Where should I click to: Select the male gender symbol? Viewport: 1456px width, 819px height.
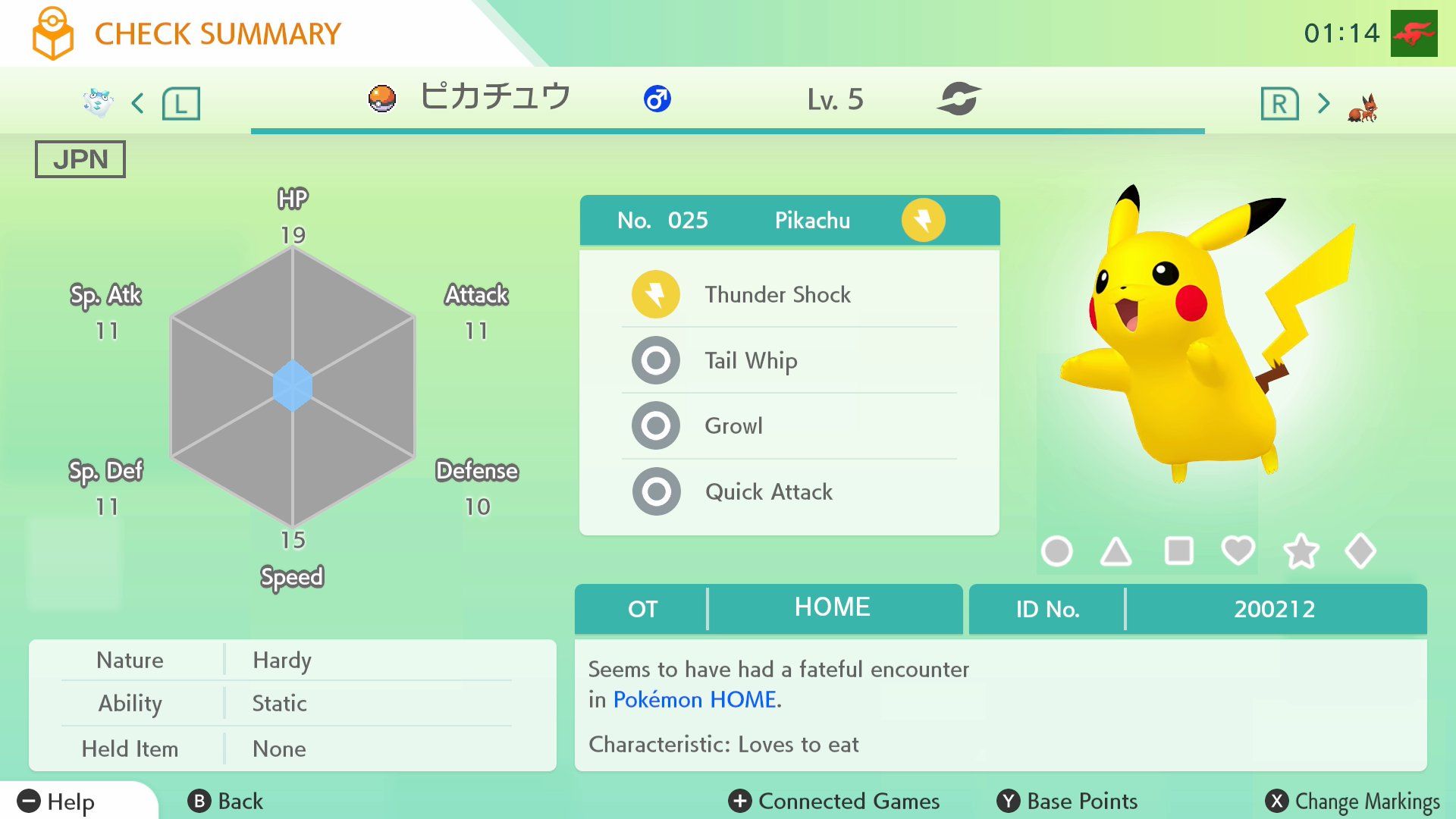coord(657,99)
